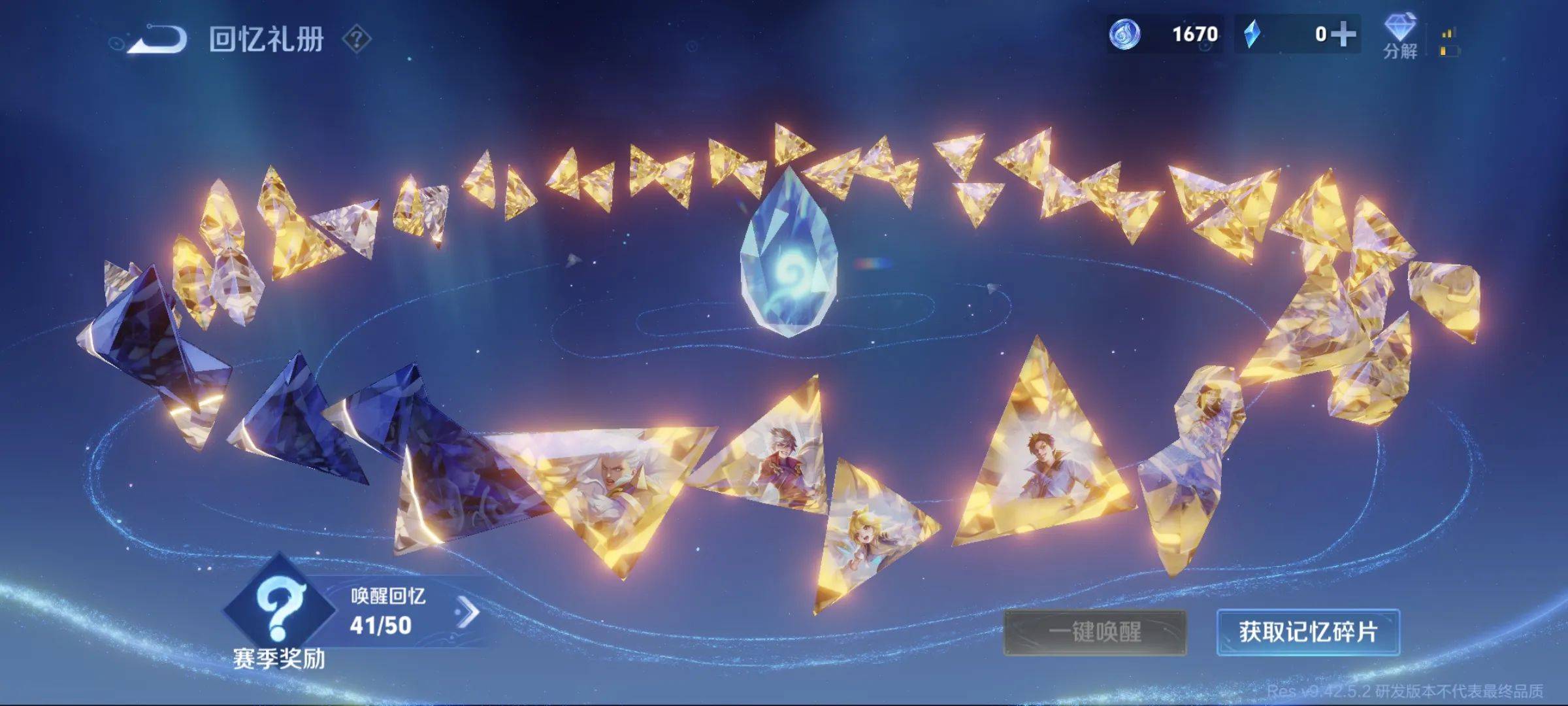The height and width of the screenshot is (706, 1568).
Task: Select the central blue teardrop crystal
Action: click(x=789, y=258)
